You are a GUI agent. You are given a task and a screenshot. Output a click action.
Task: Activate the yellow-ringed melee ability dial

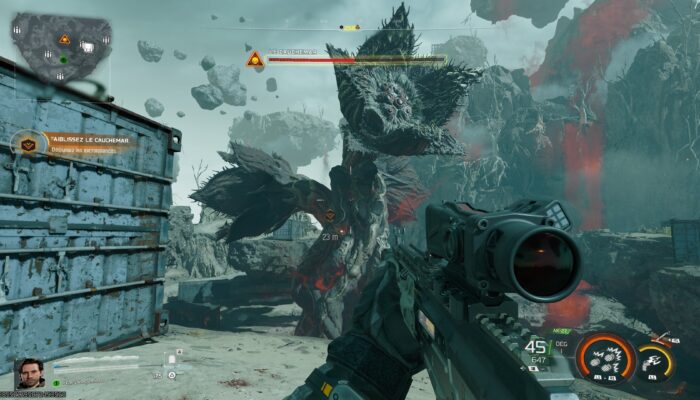(656, 362)
